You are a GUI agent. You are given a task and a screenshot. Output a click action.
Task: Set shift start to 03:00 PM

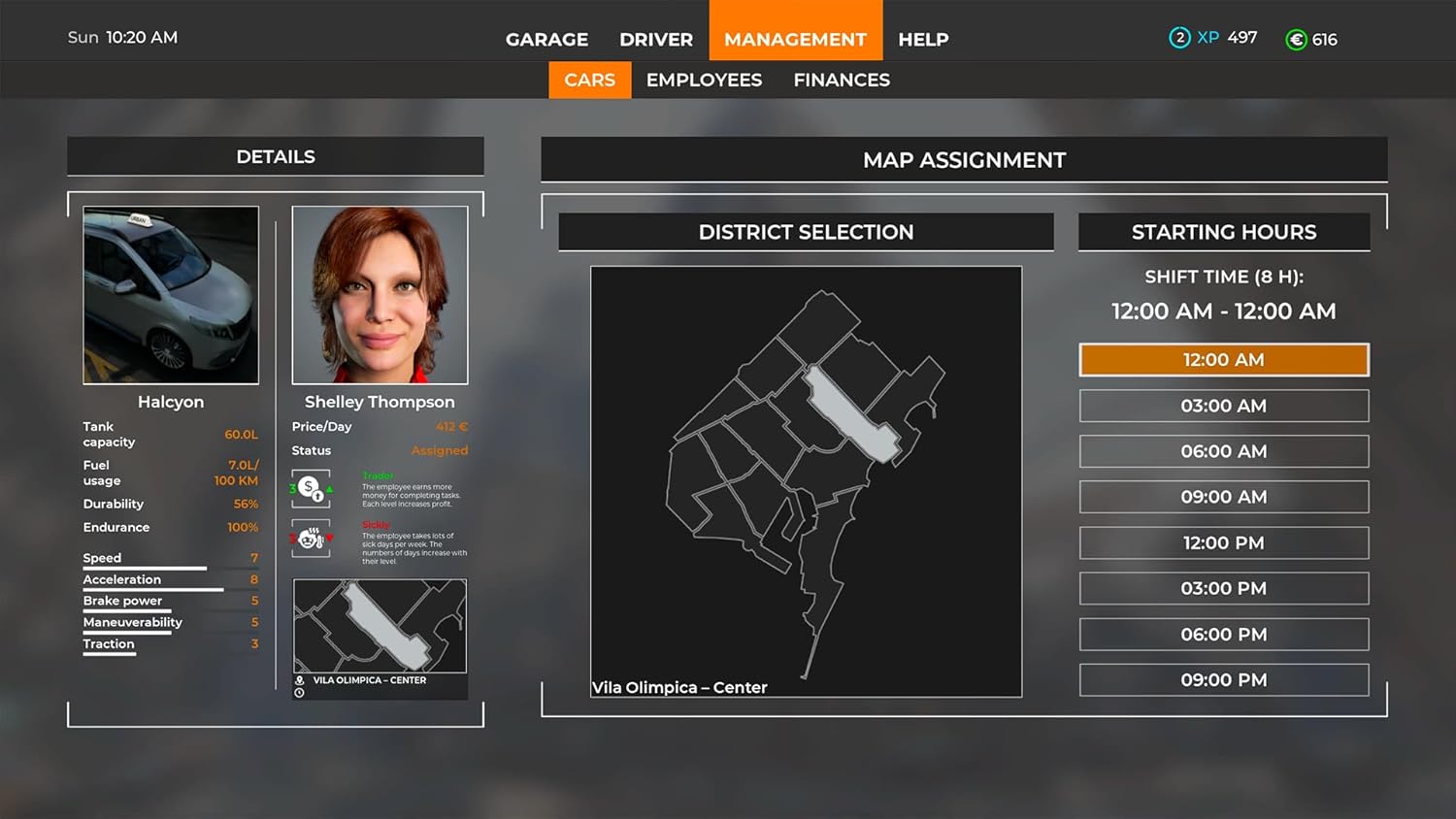(x=1223, y=588)
